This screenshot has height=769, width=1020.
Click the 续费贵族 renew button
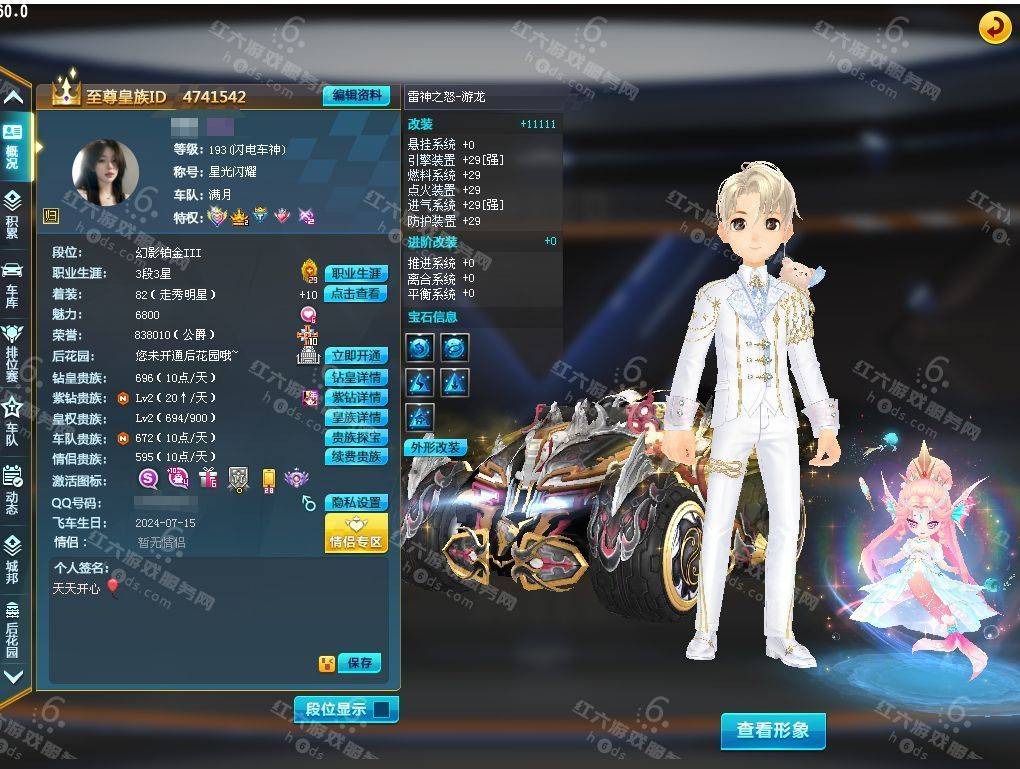click(356, 457)
